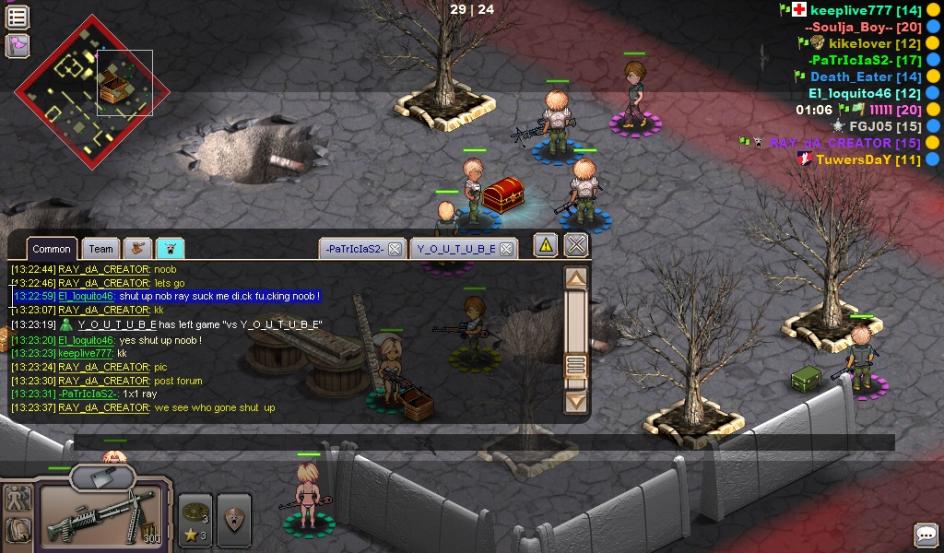Activate the shield ability slot
The image size is (944, 553).
pos(233,519)
